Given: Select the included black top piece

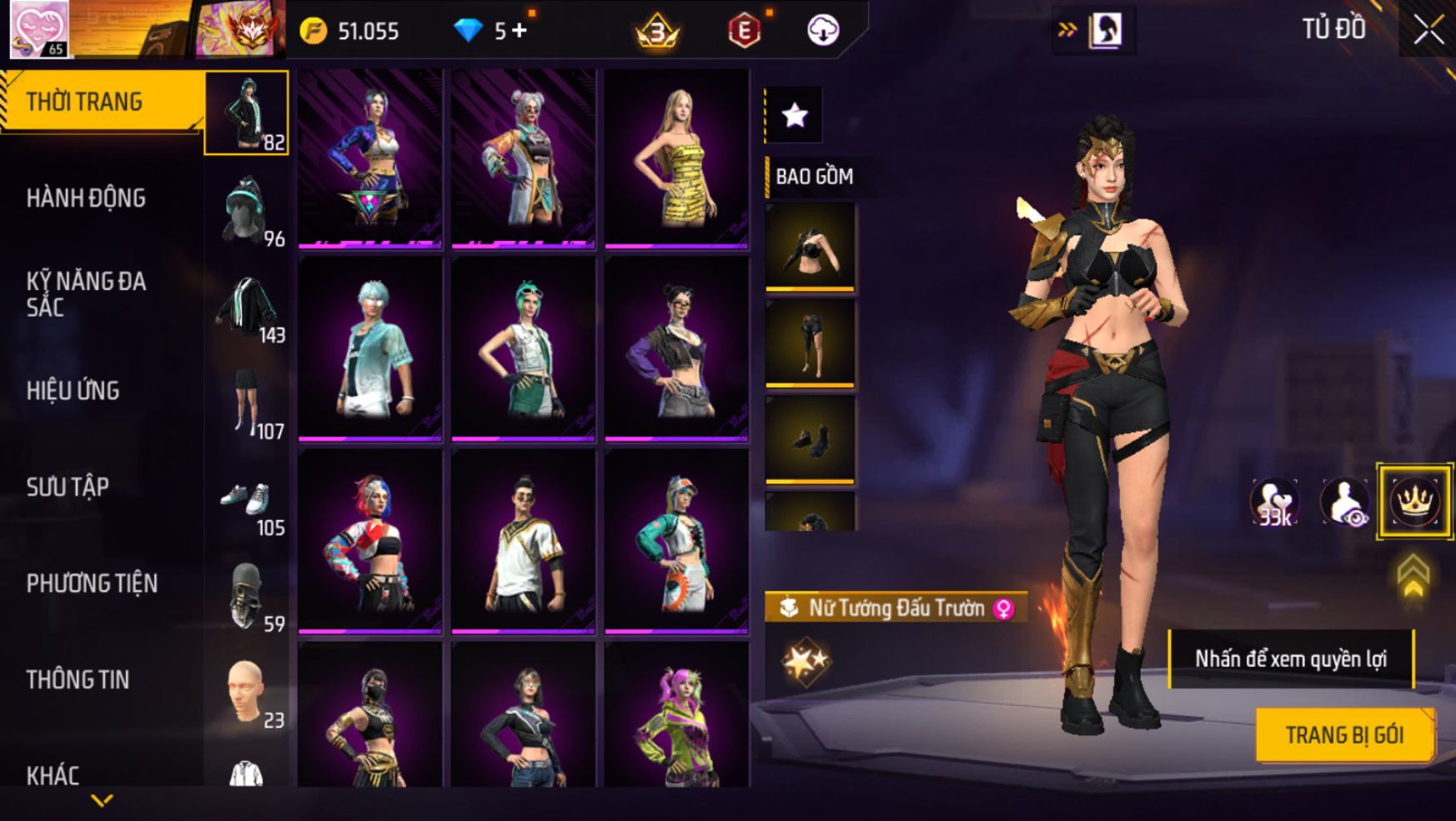Looking at the screenshot, I should [810, 248].
